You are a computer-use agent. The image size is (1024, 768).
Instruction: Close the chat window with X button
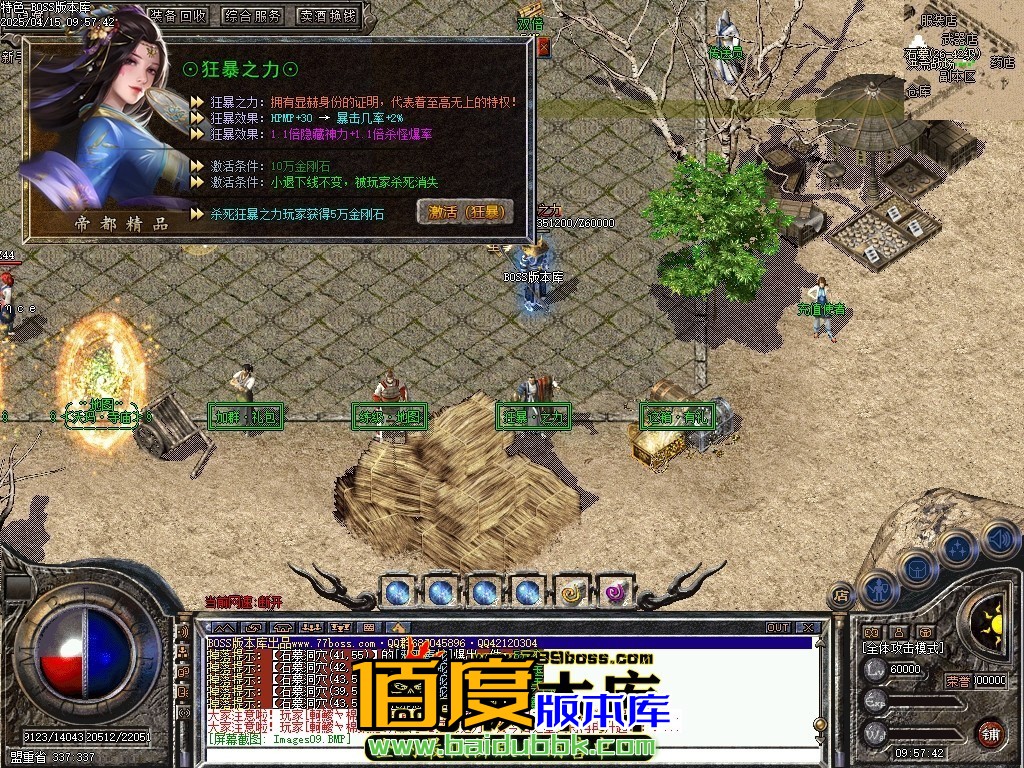(x=808, y=628)
